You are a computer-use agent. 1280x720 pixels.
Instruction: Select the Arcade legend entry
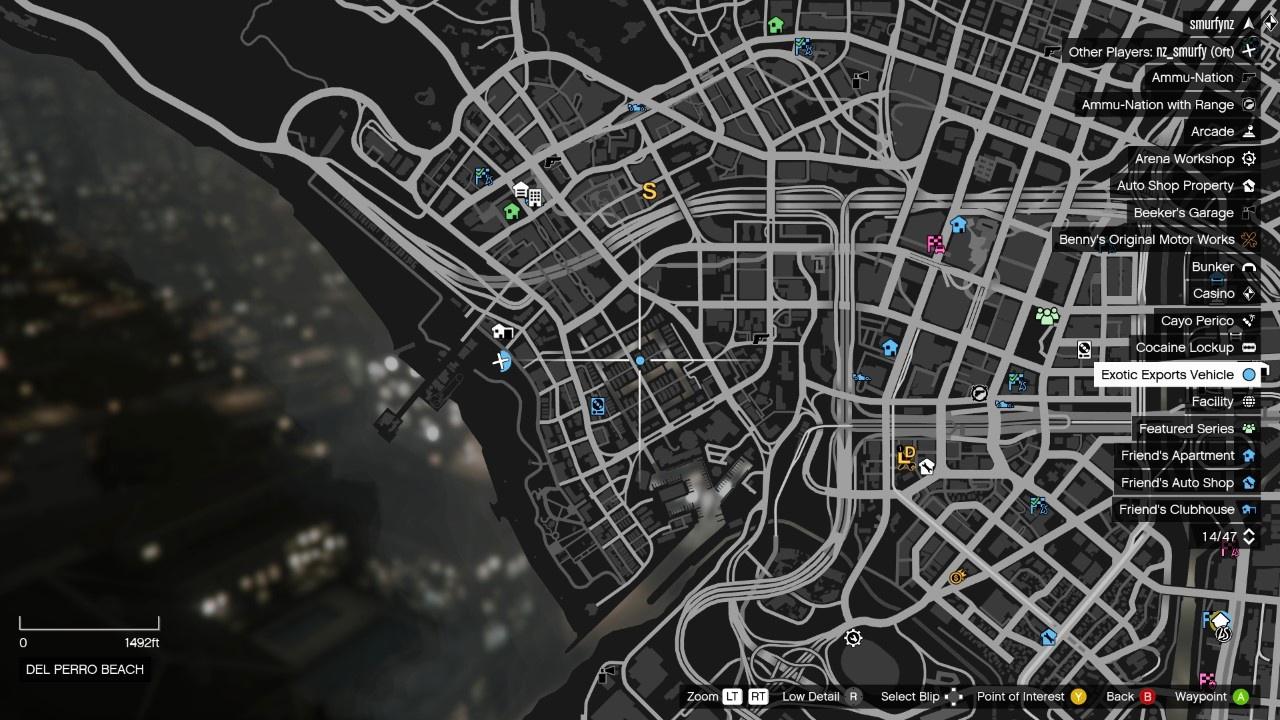1212,132
